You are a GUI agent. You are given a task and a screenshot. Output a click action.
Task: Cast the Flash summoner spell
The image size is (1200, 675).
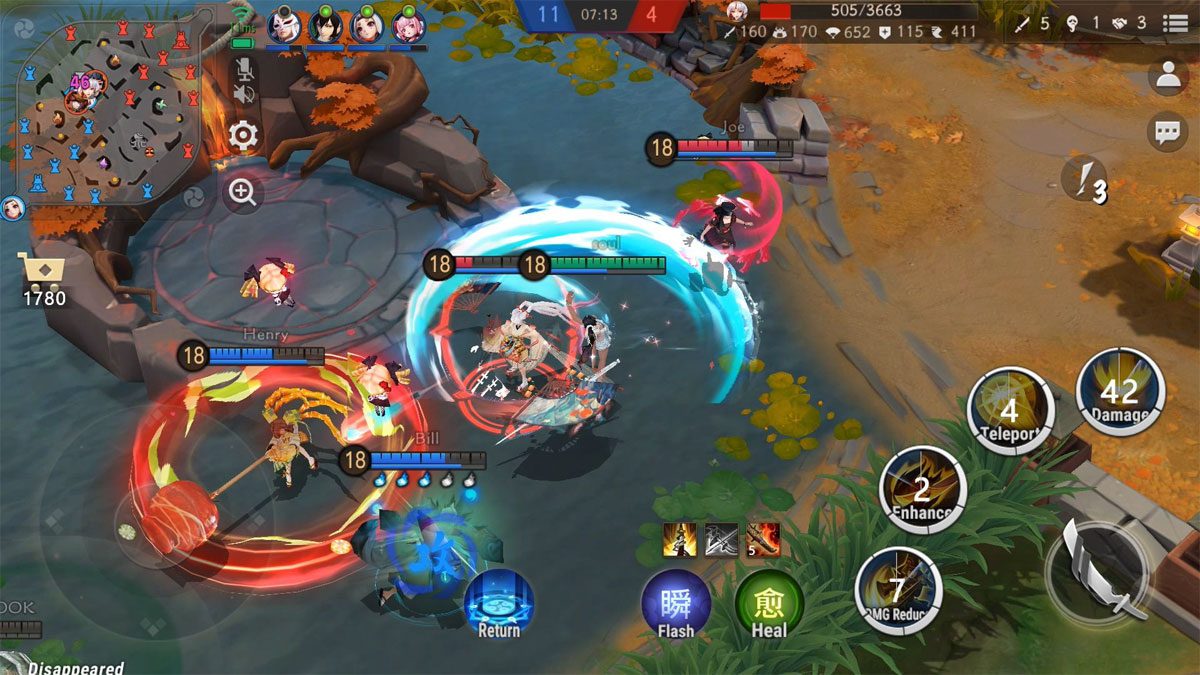coord(676,605)
